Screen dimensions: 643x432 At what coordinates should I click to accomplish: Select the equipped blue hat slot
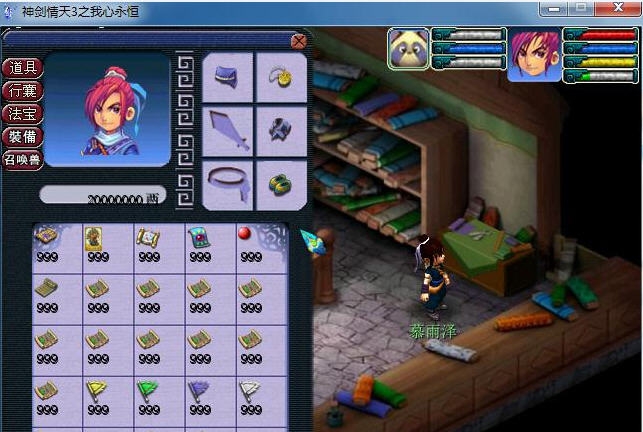[x=228, y=77]
